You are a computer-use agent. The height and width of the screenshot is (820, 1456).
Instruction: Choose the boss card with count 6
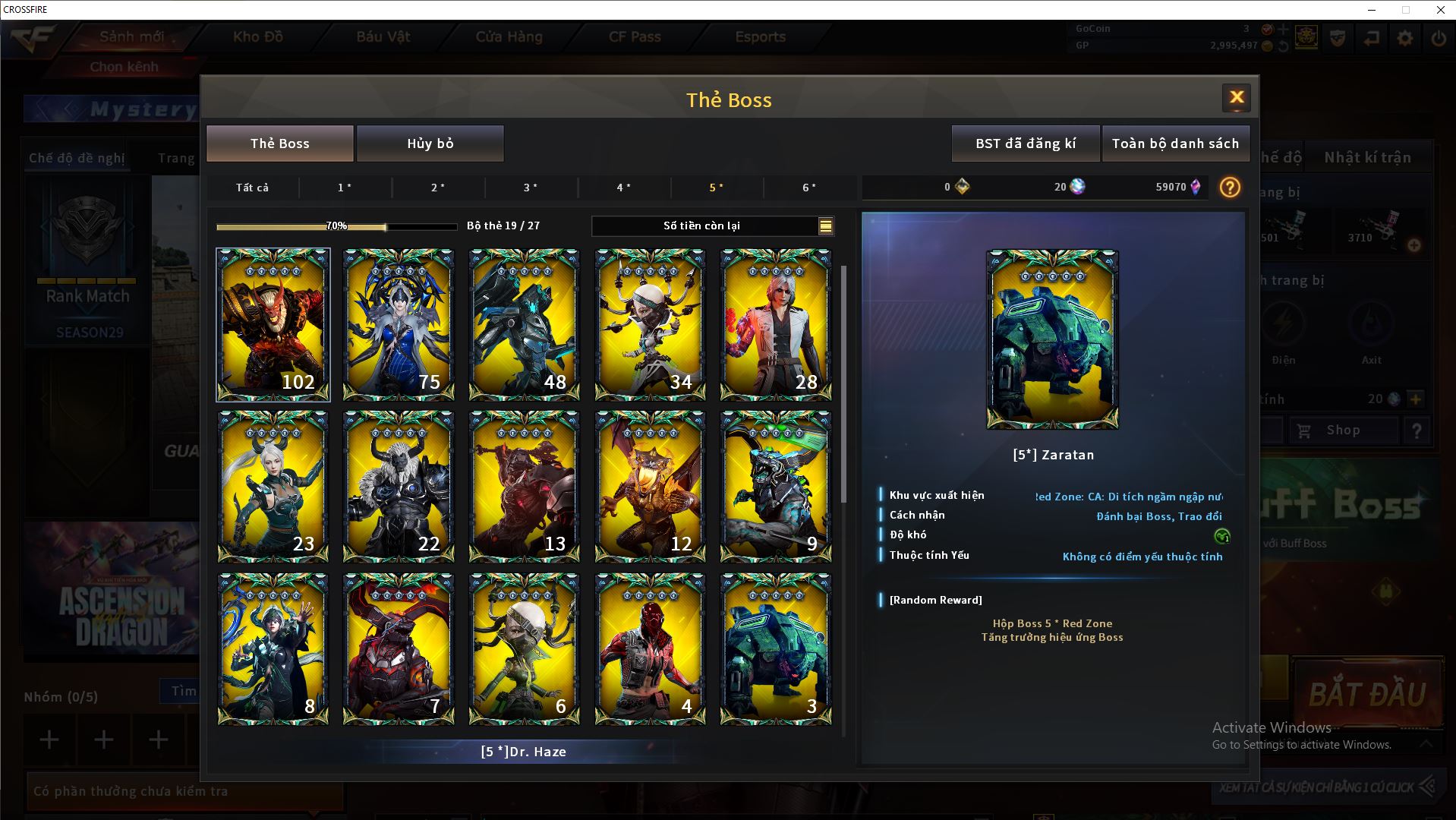524,648
